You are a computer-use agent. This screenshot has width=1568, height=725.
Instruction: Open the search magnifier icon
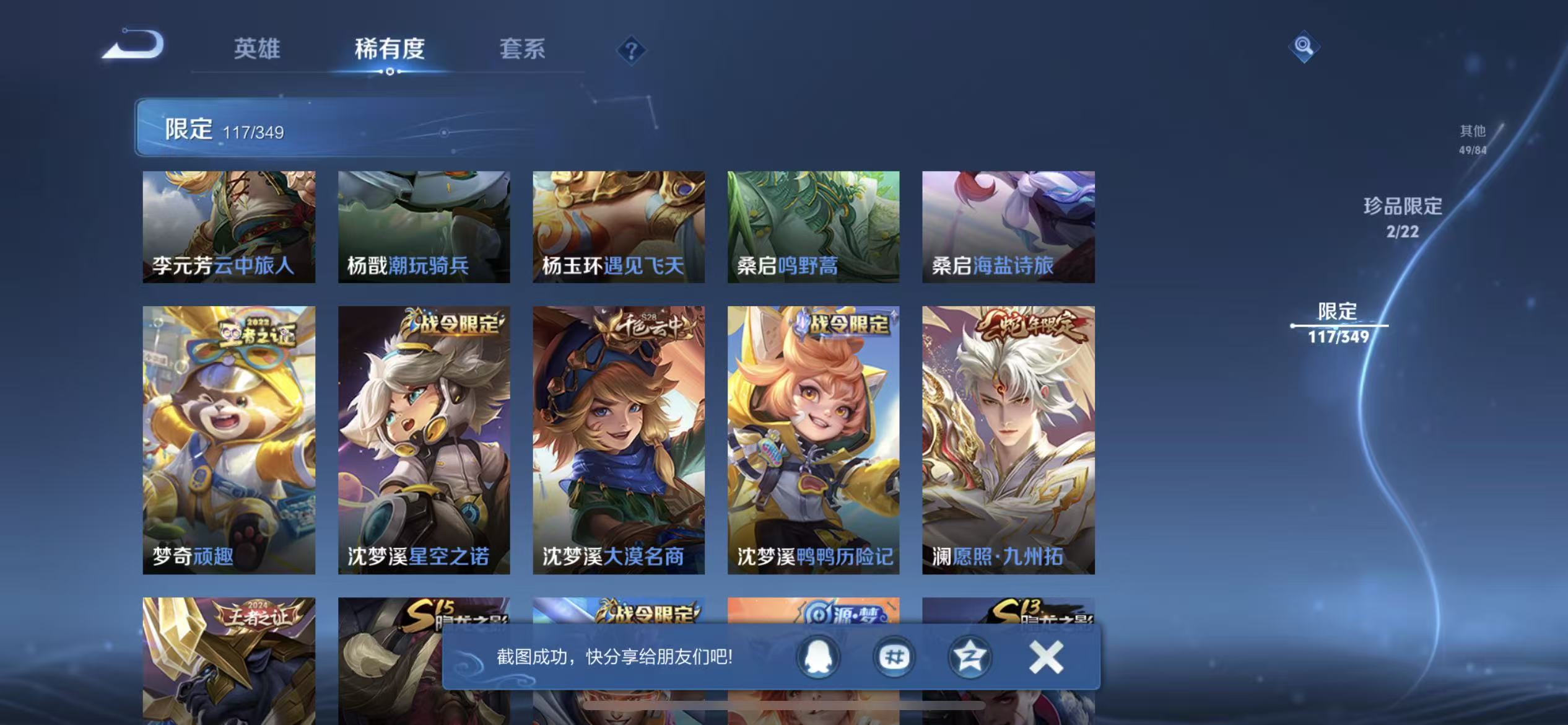pos(1304,46)
